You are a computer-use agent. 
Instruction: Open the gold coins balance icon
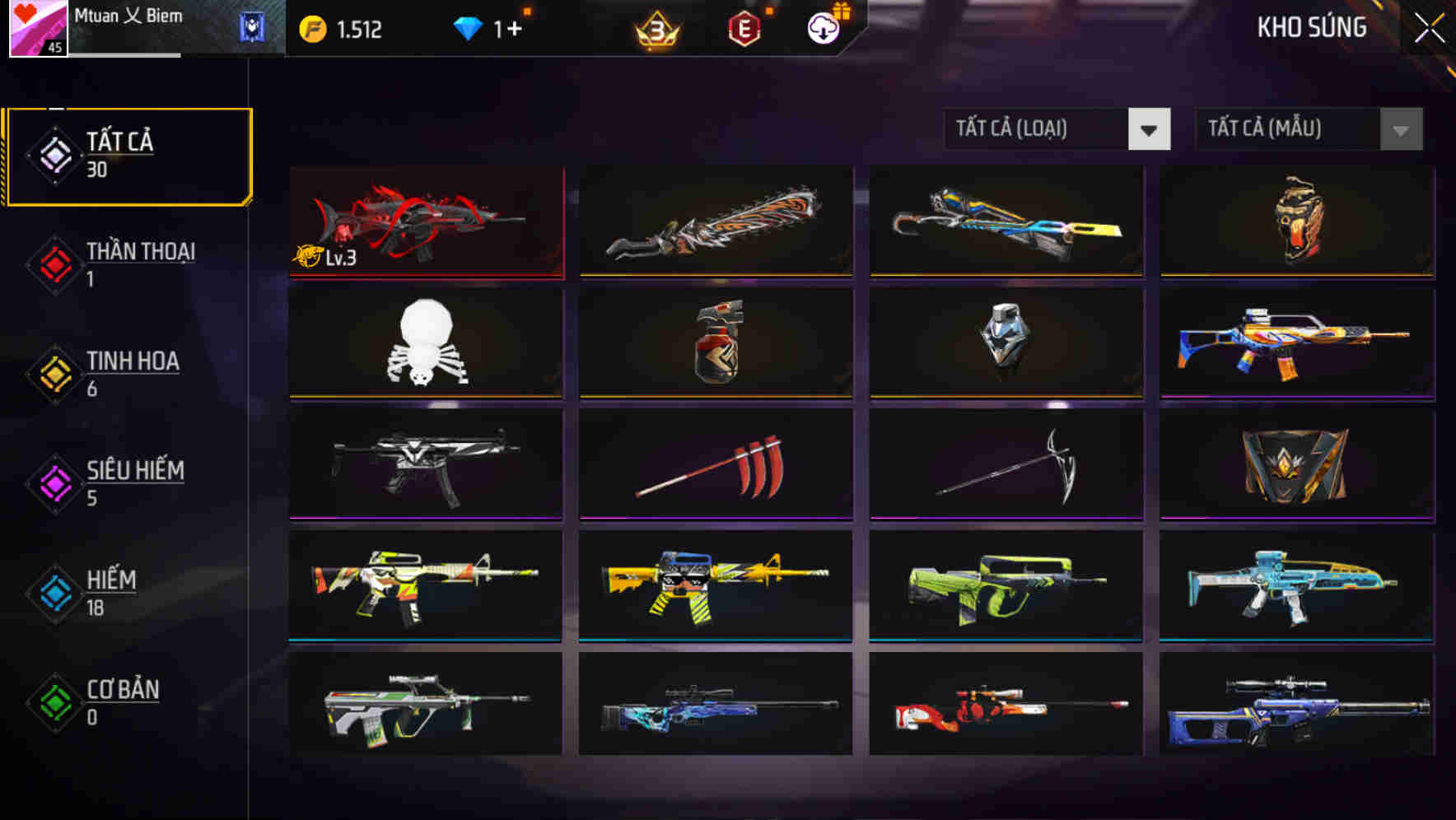[x=311, y=26]
